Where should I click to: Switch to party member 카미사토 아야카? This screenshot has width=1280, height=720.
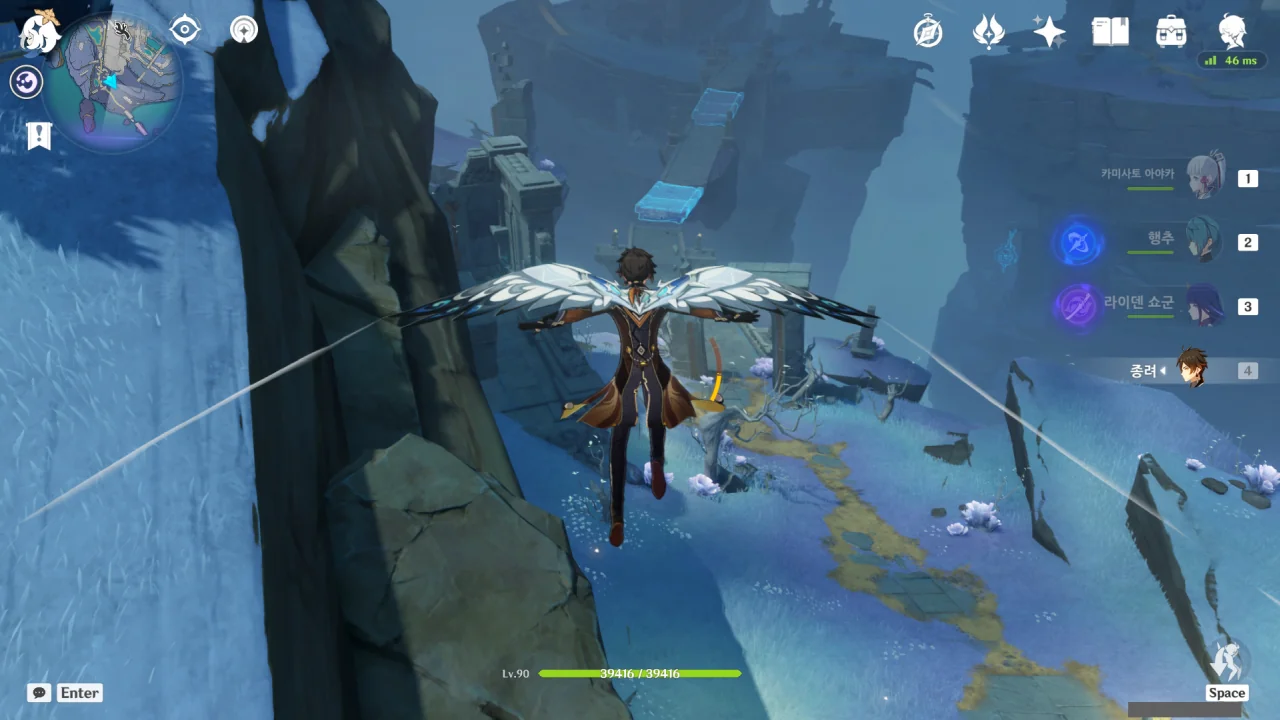coord(1201,179)
